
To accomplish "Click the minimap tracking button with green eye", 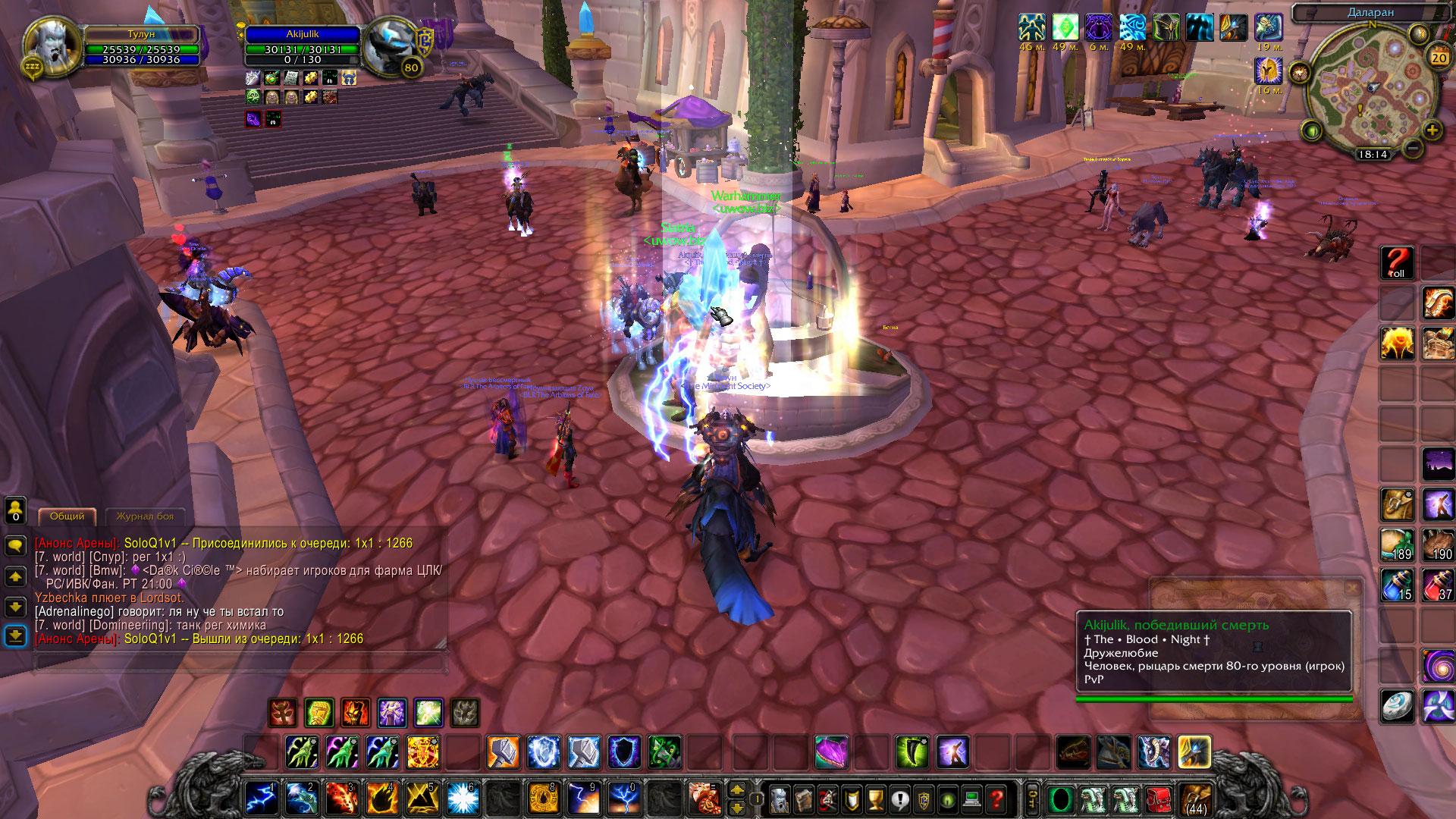I will pos(1312,131).
